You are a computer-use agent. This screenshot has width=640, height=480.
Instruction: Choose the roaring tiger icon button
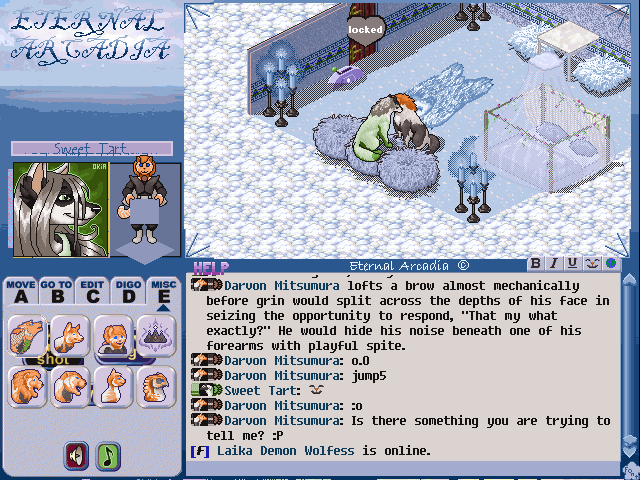pyautogui.click(x=70, y=386)
